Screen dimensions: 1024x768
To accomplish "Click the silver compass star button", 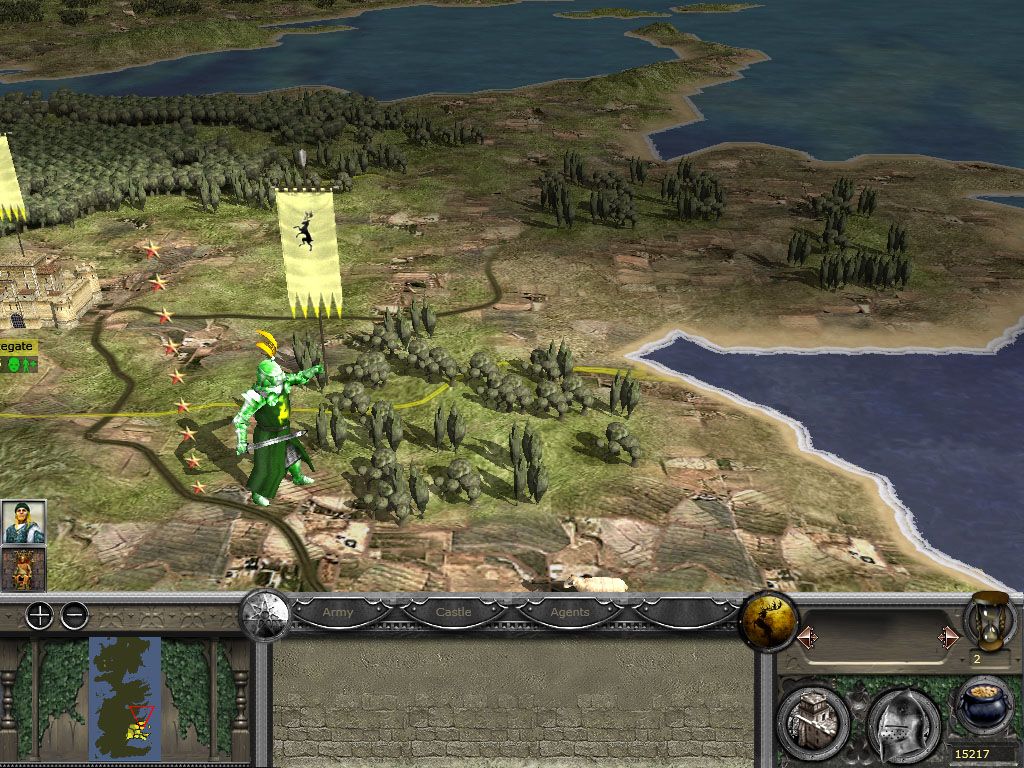I will pos(265,616).
